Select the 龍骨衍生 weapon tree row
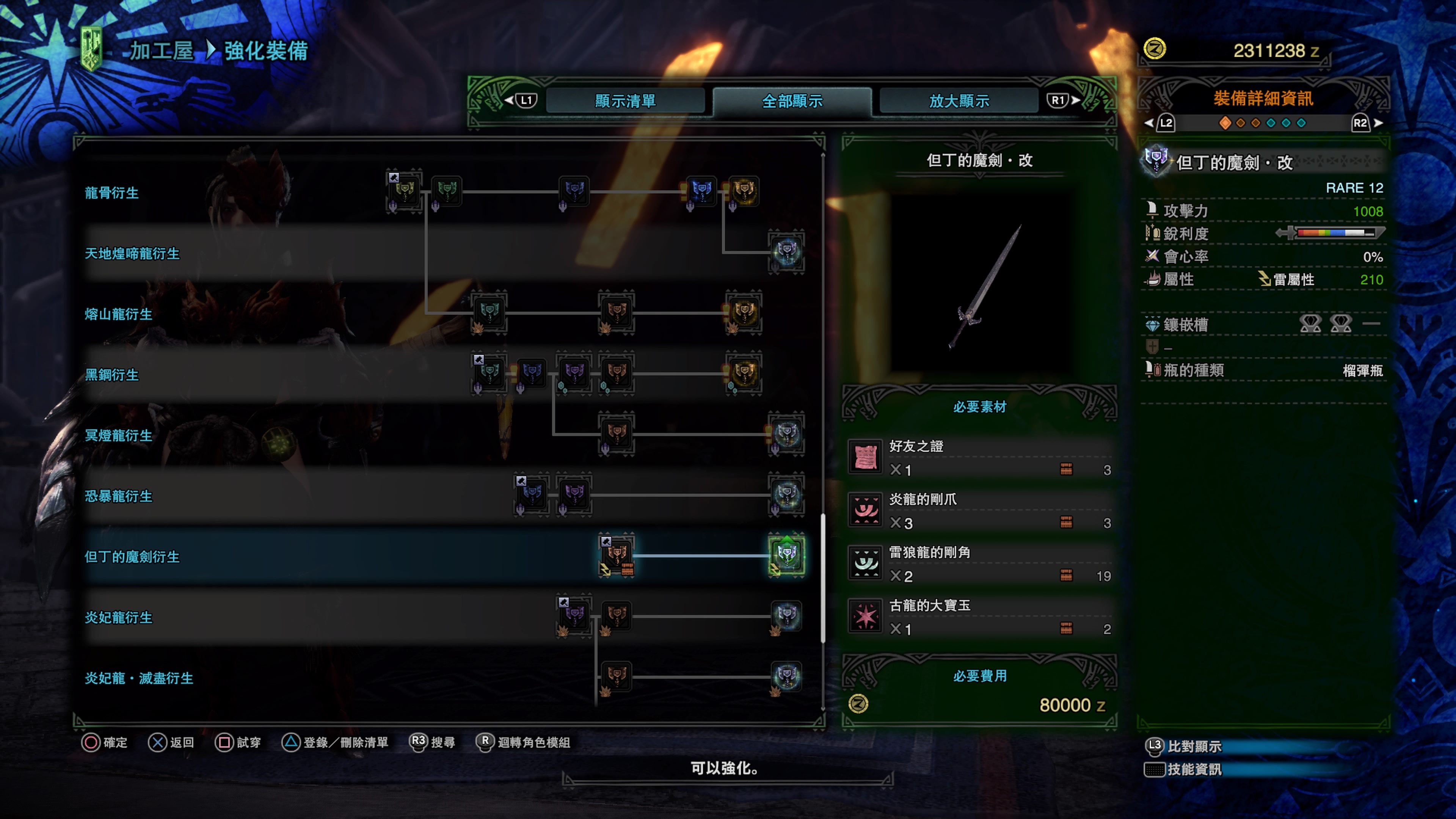This screenshot has height=819, width=1456. [111, 193]
